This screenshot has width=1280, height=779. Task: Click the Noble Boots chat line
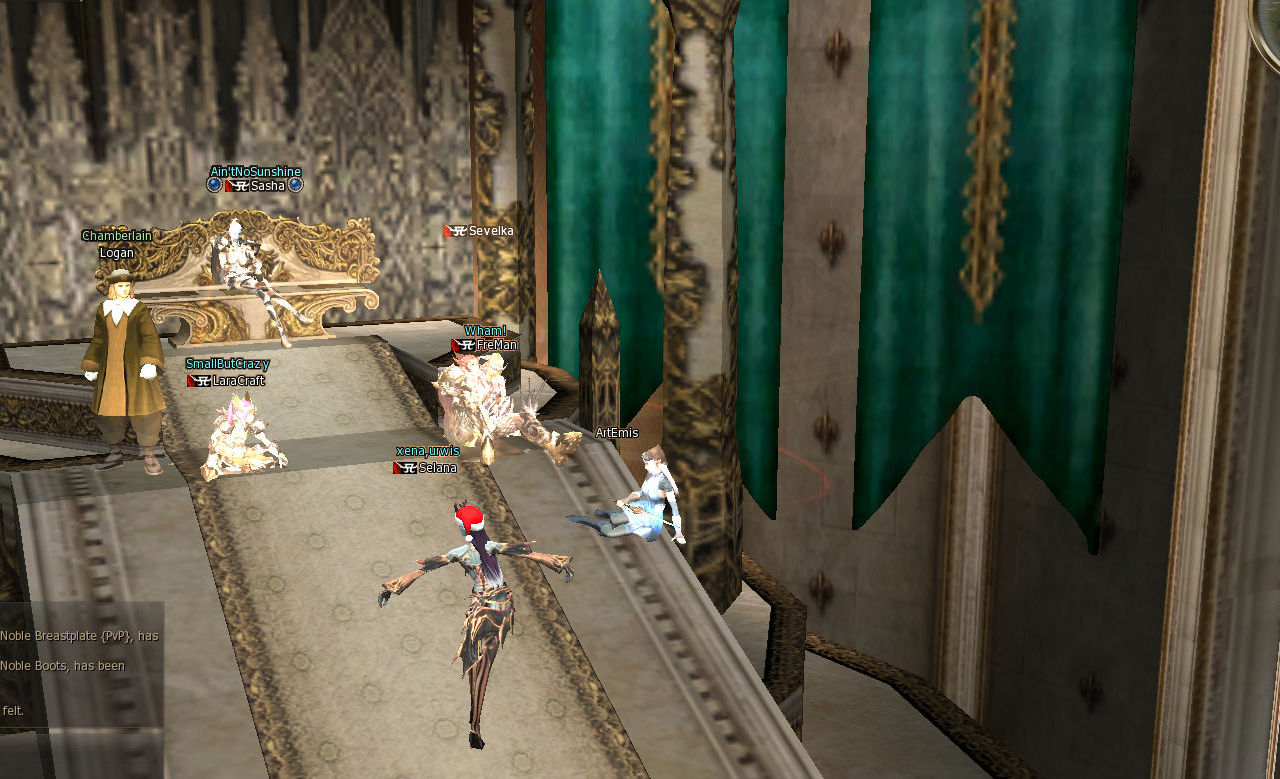tap(62, 667)
